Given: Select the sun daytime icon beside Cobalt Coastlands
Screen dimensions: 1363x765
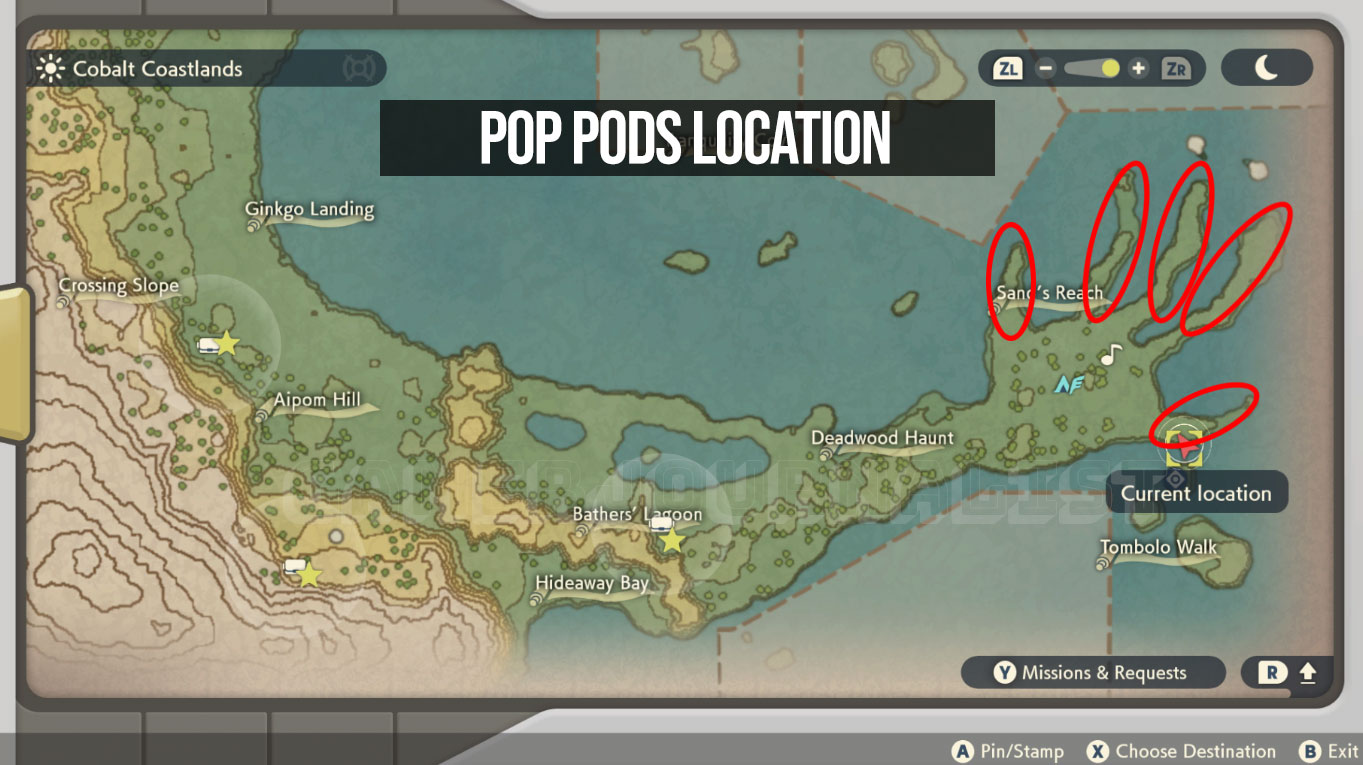Looking at the screenshot, I should coord(49,69).
